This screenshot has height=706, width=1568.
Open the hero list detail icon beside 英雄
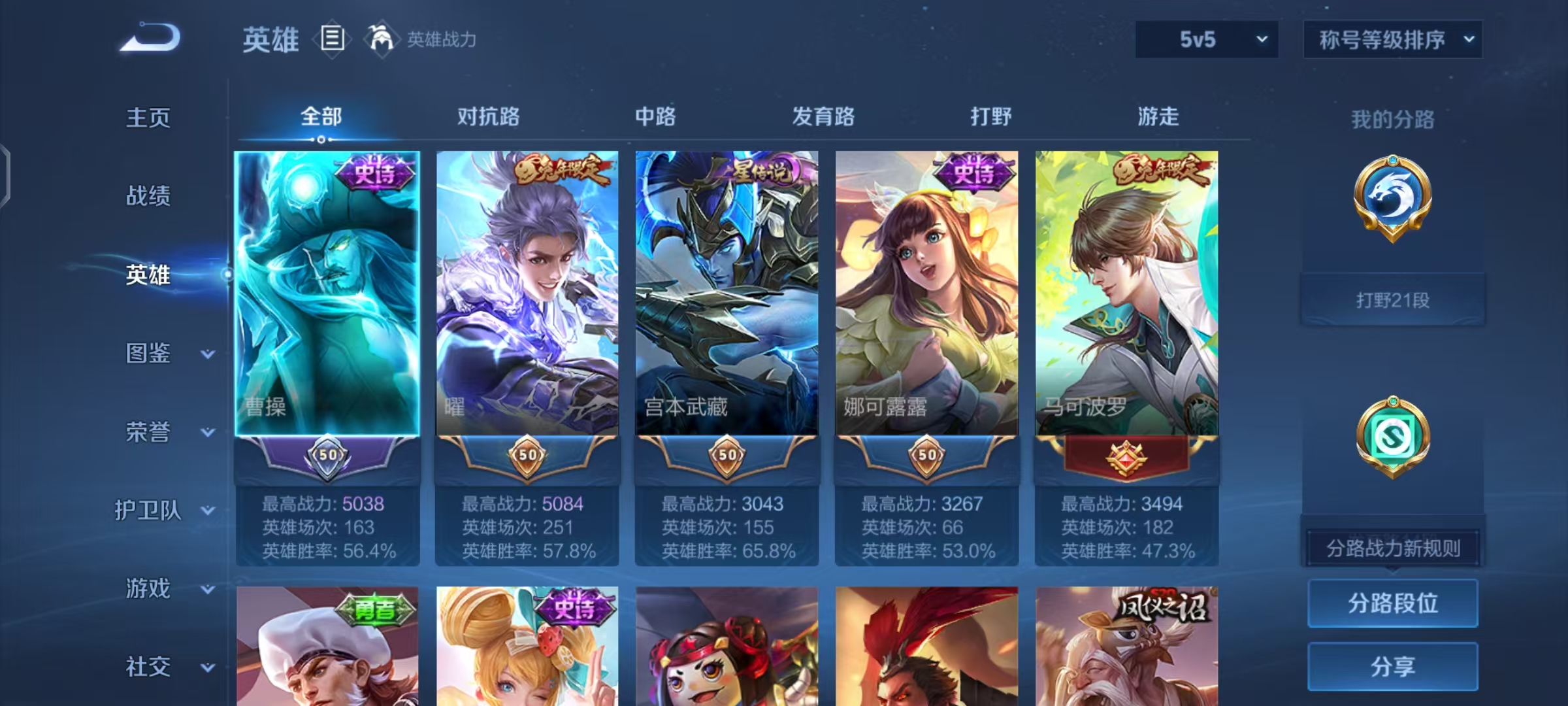point(332,39)
